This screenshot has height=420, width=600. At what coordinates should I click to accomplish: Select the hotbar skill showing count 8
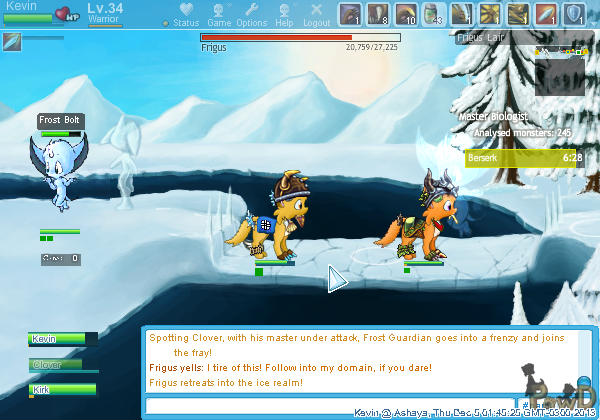click(378, 14)
